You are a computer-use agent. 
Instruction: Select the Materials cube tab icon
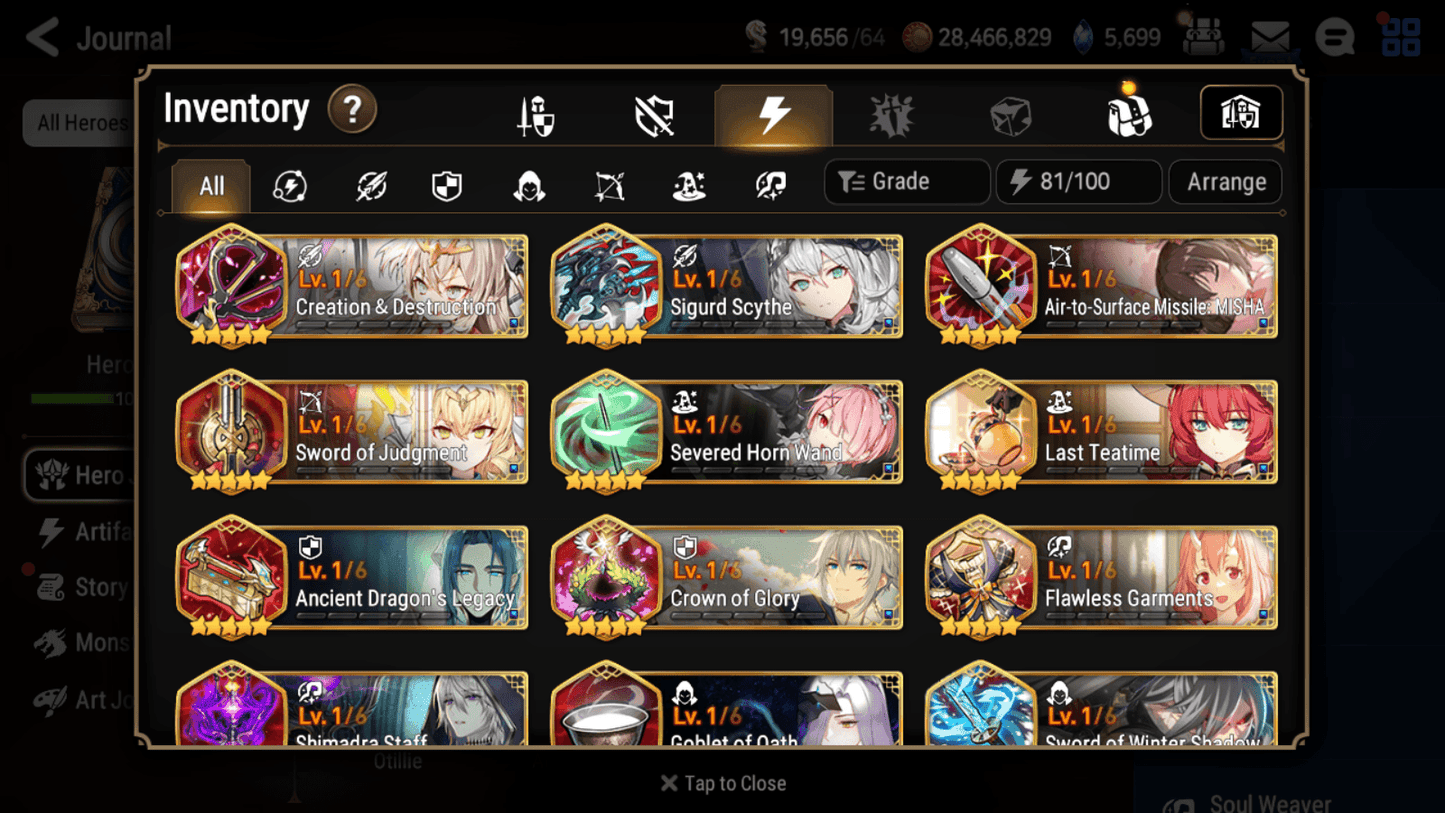pos(1008,114)
